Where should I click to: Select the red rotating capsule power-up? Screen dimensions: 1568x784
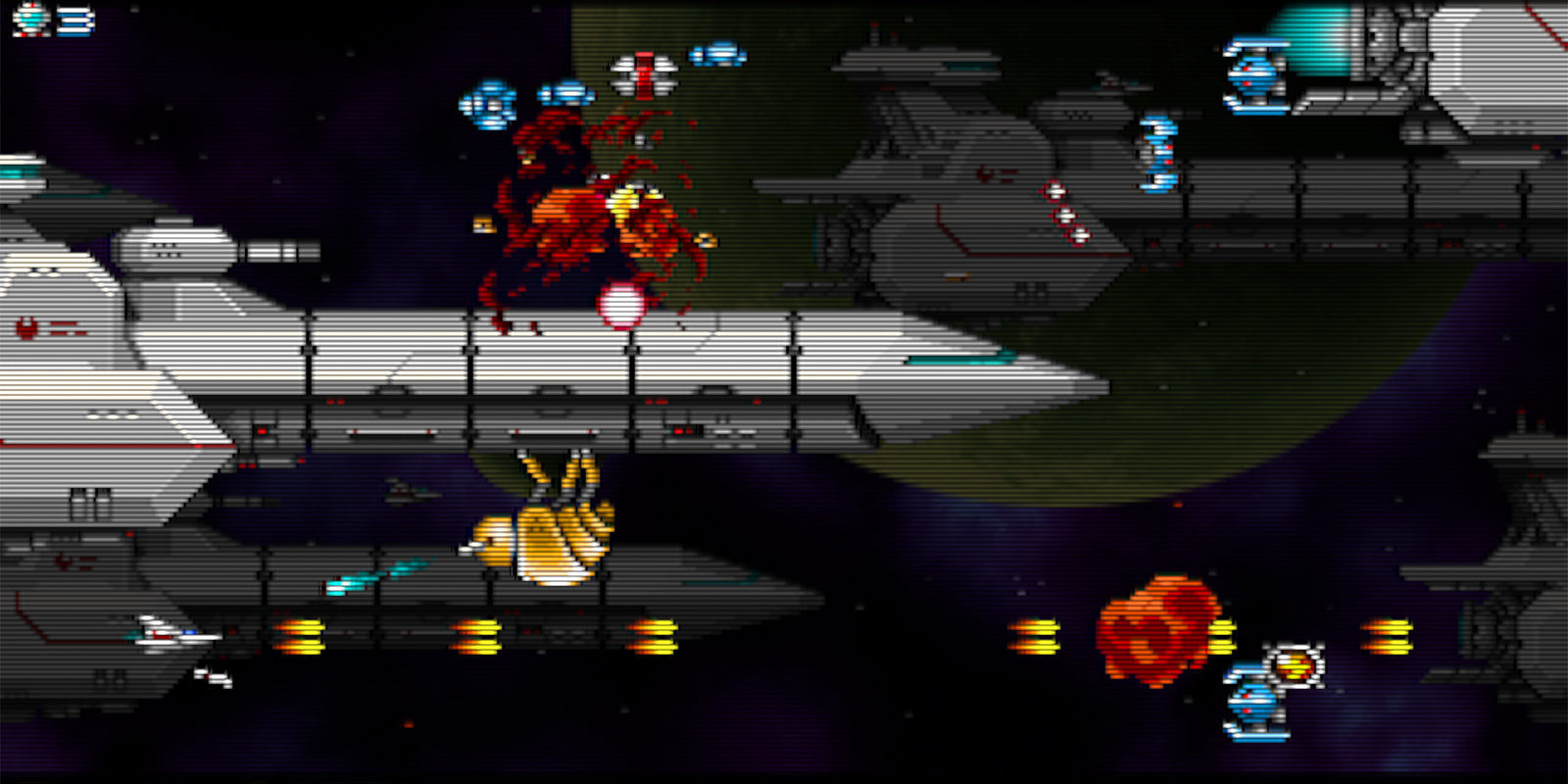642,71
